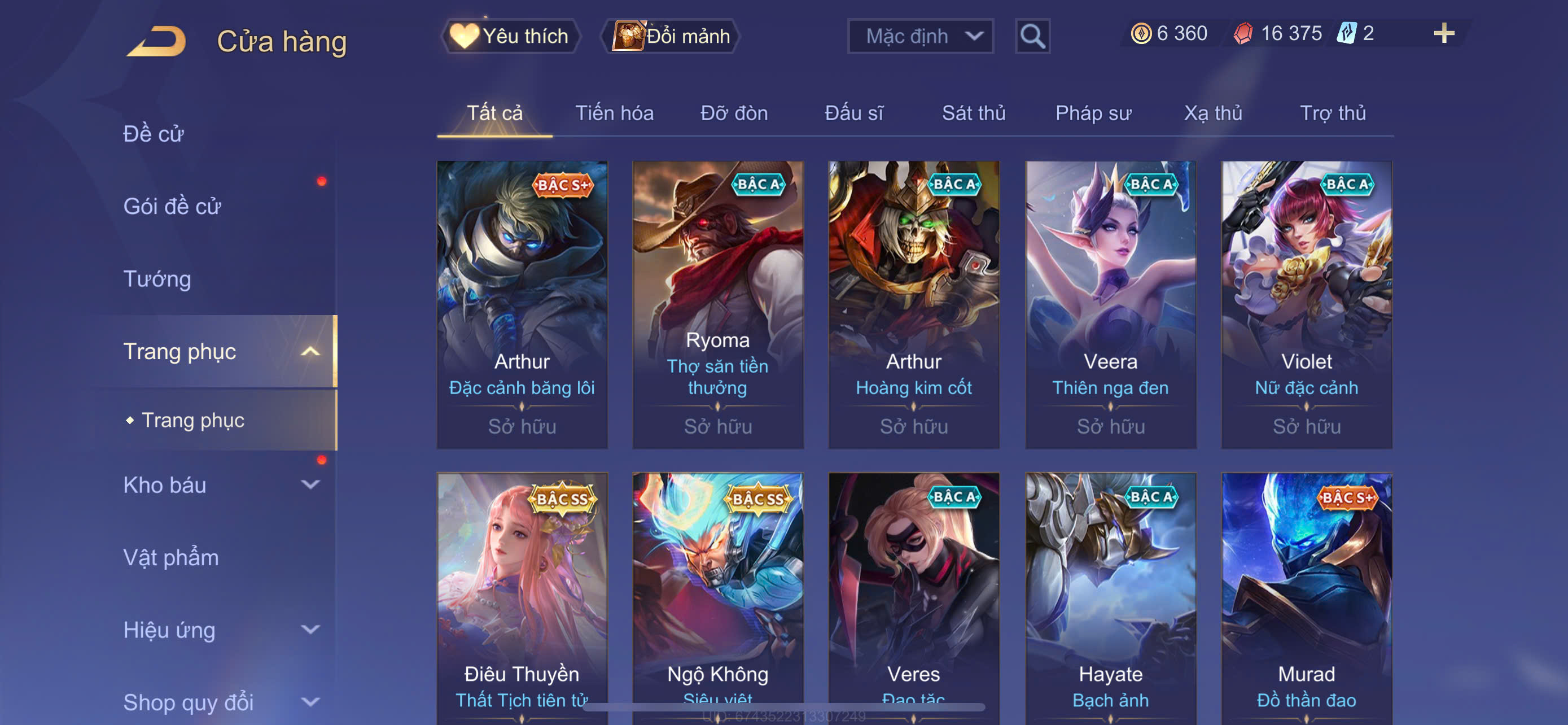Open the Đề cử shop section

coord(154,134)
